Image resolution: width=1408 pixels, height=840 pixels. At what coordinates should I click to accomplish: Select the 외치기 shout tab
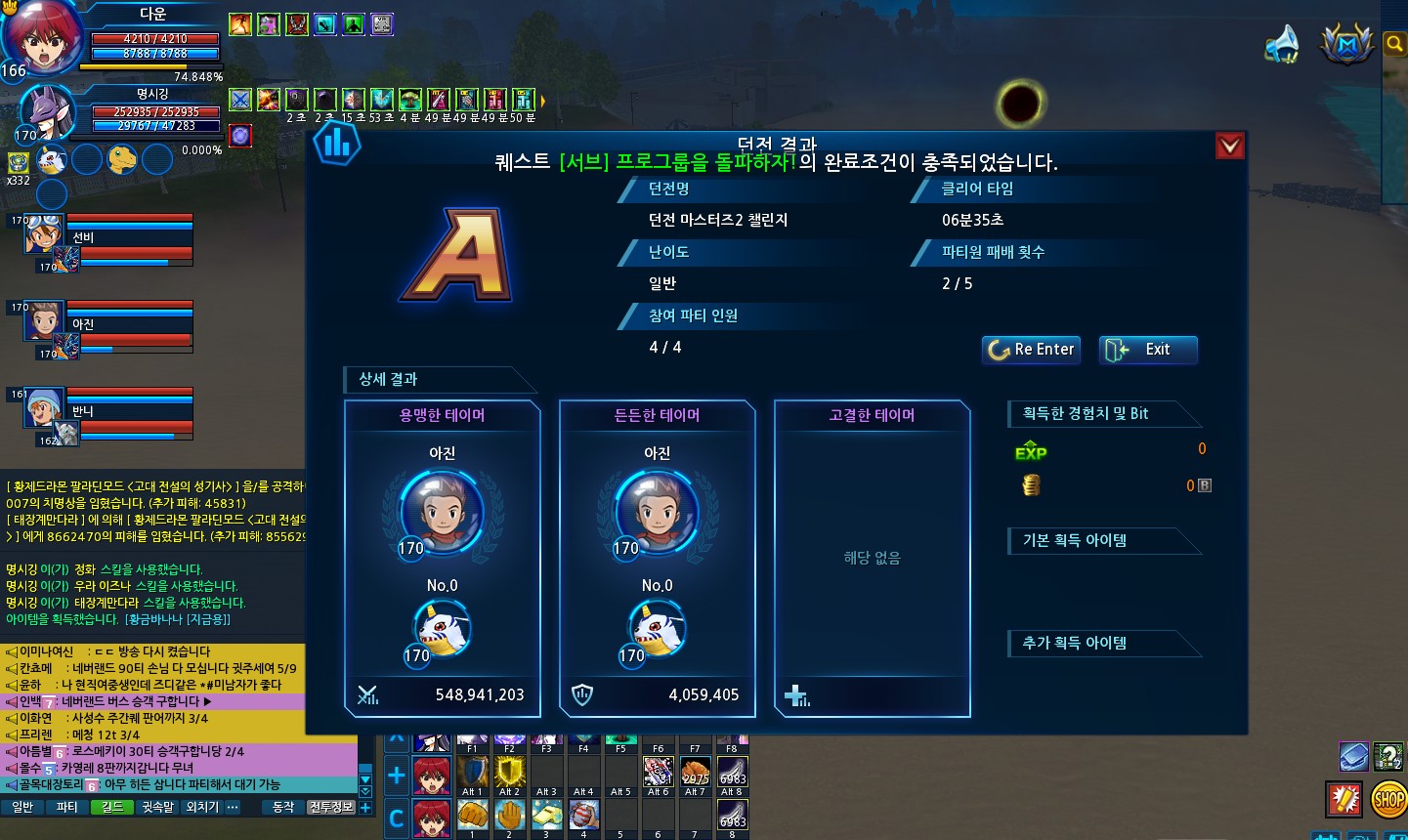201,807
